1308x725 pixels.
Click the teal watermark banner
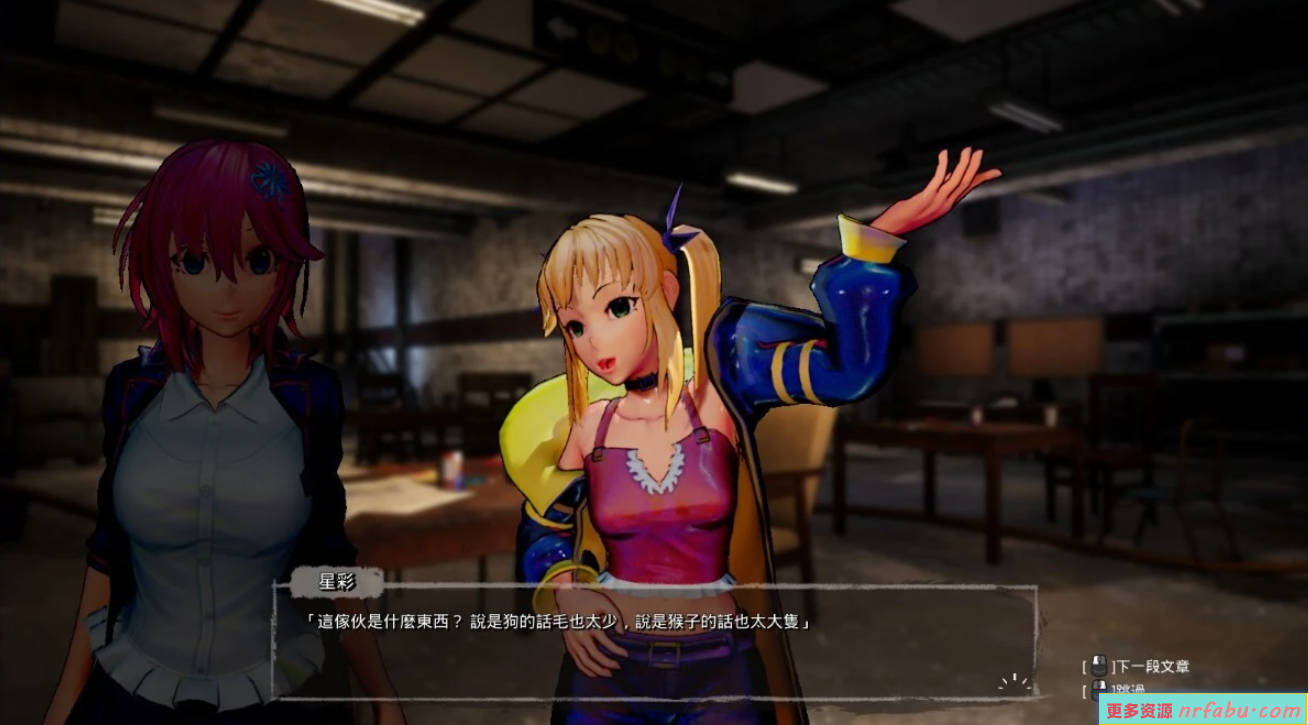tap(1200, 710)
